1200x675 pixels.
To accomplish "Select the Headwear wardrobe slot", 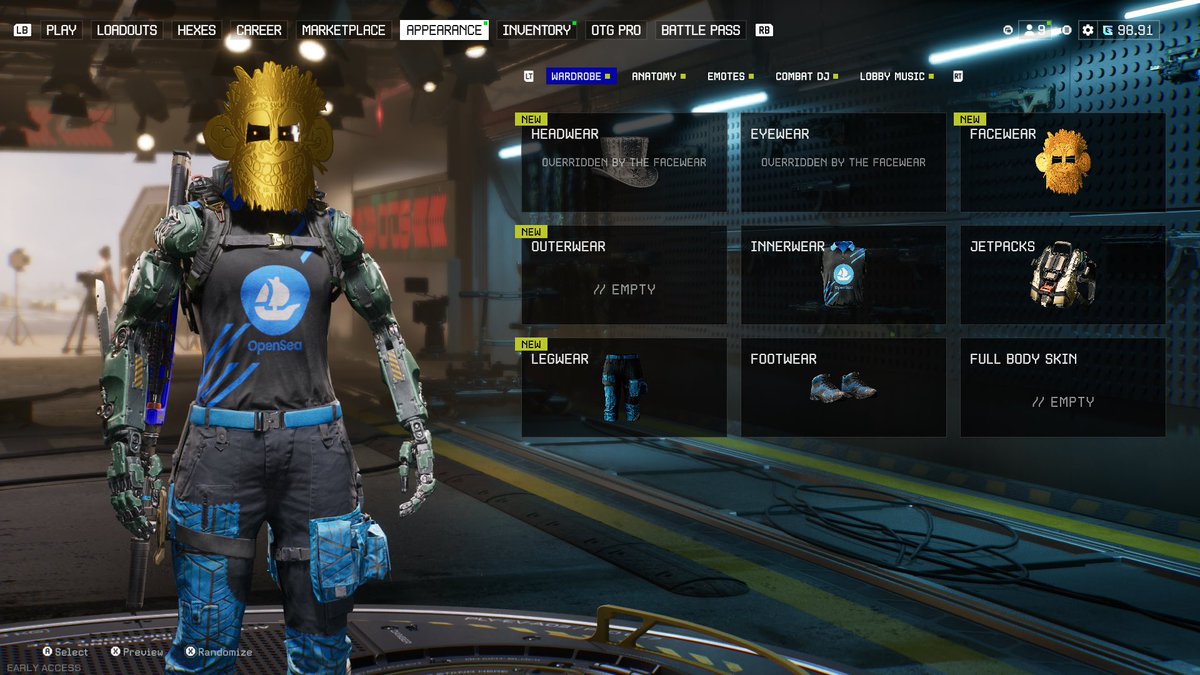I will [x=624, y=162].
